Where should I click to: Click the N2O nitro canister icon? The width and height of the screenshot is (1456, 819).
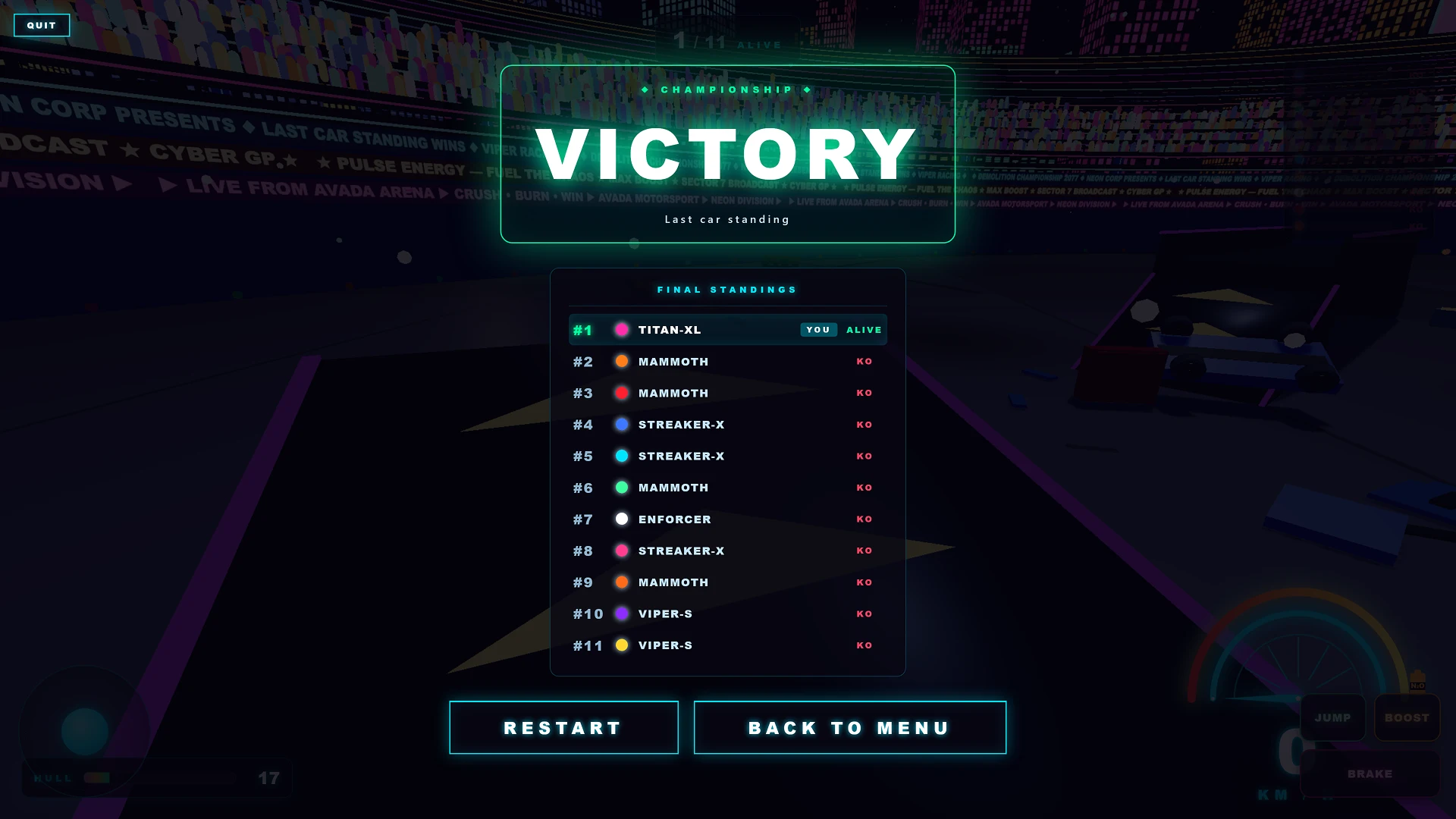[x=1417, y=681]
